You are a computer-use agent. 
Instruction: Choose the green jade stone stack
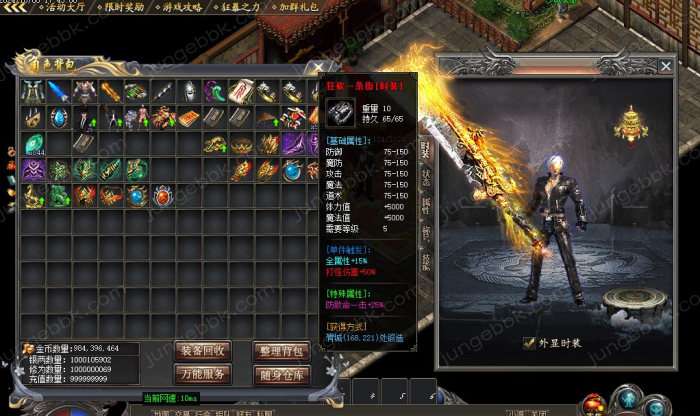33,144
